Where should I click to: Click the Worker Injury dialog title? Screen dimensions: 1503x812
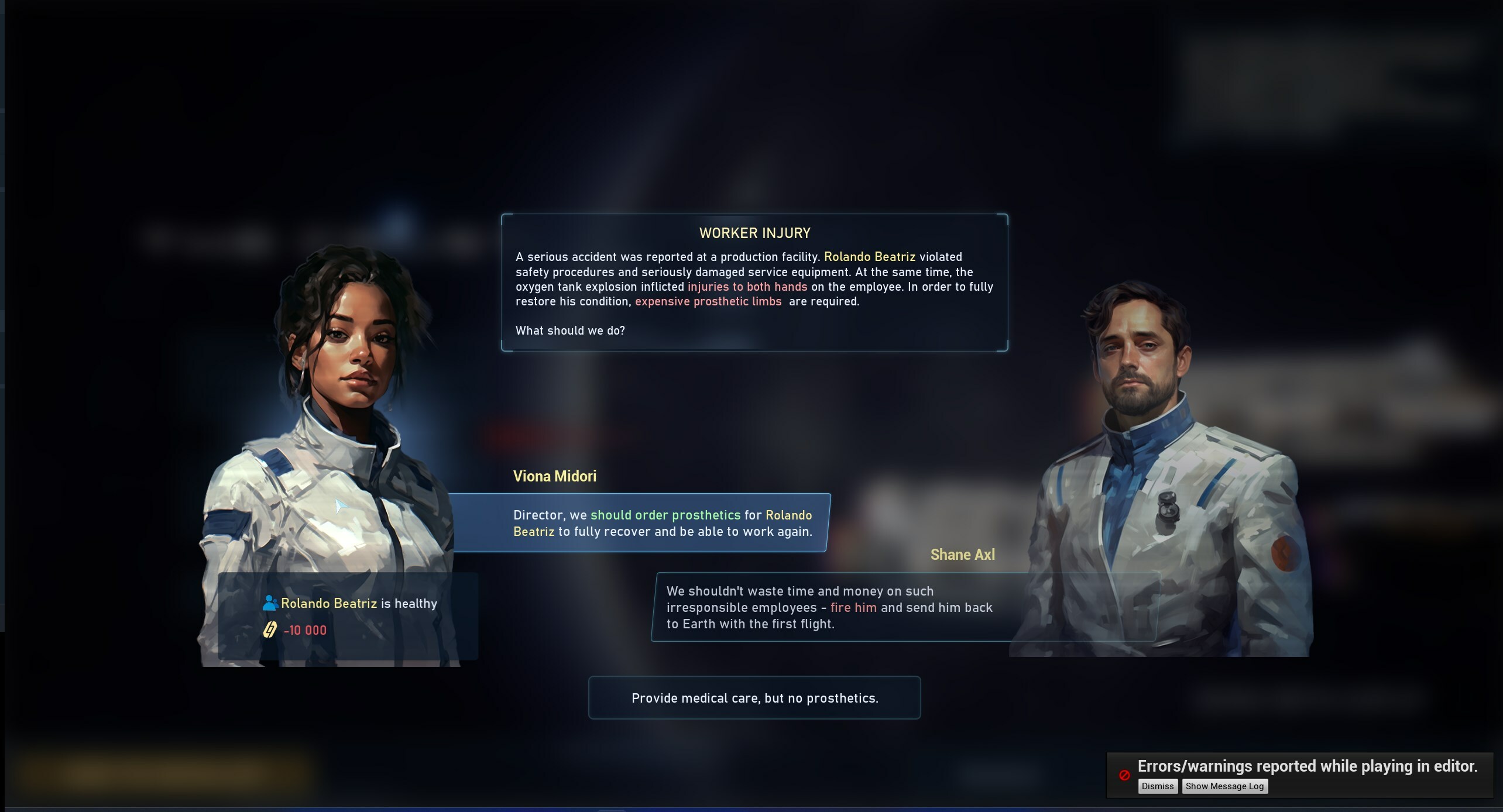coord(754,232)
